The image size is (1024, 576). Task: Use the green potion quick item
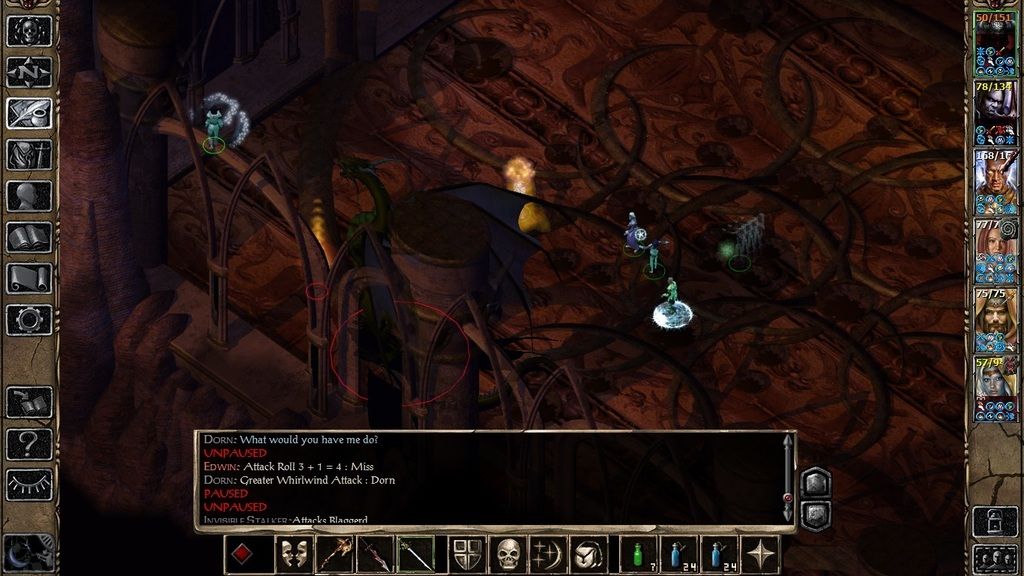click(638, 554)
